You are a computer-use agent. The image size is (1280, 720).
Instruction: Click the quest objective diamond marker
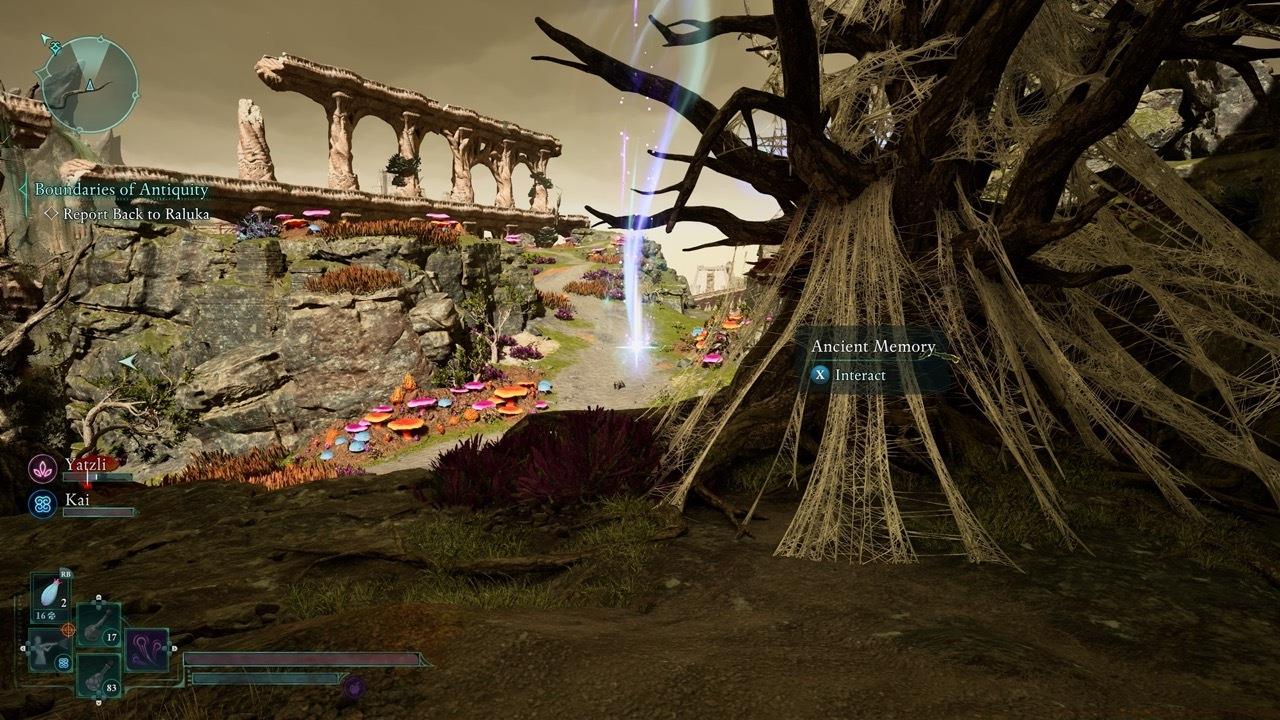point(52,214)
